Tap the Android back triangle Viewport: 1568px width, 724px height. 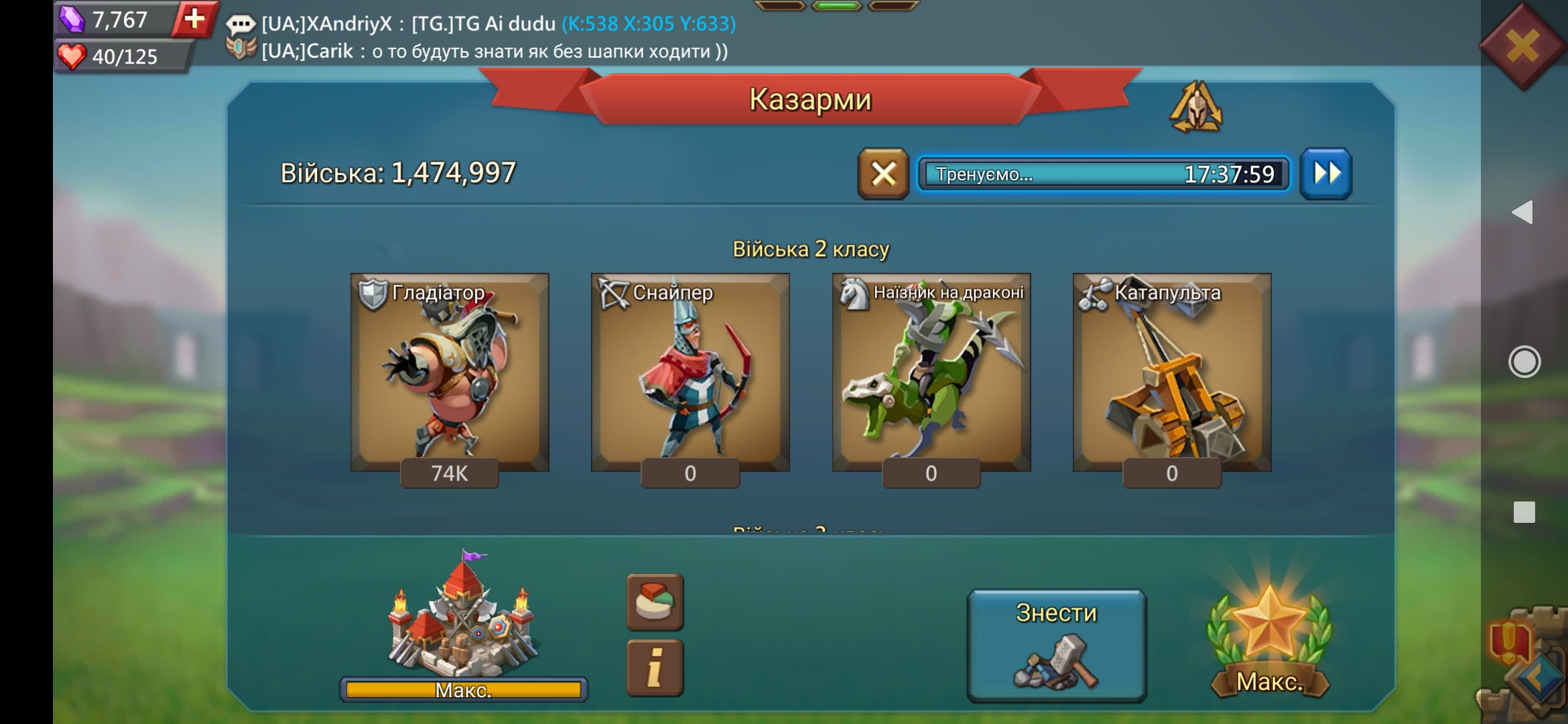1523,213
